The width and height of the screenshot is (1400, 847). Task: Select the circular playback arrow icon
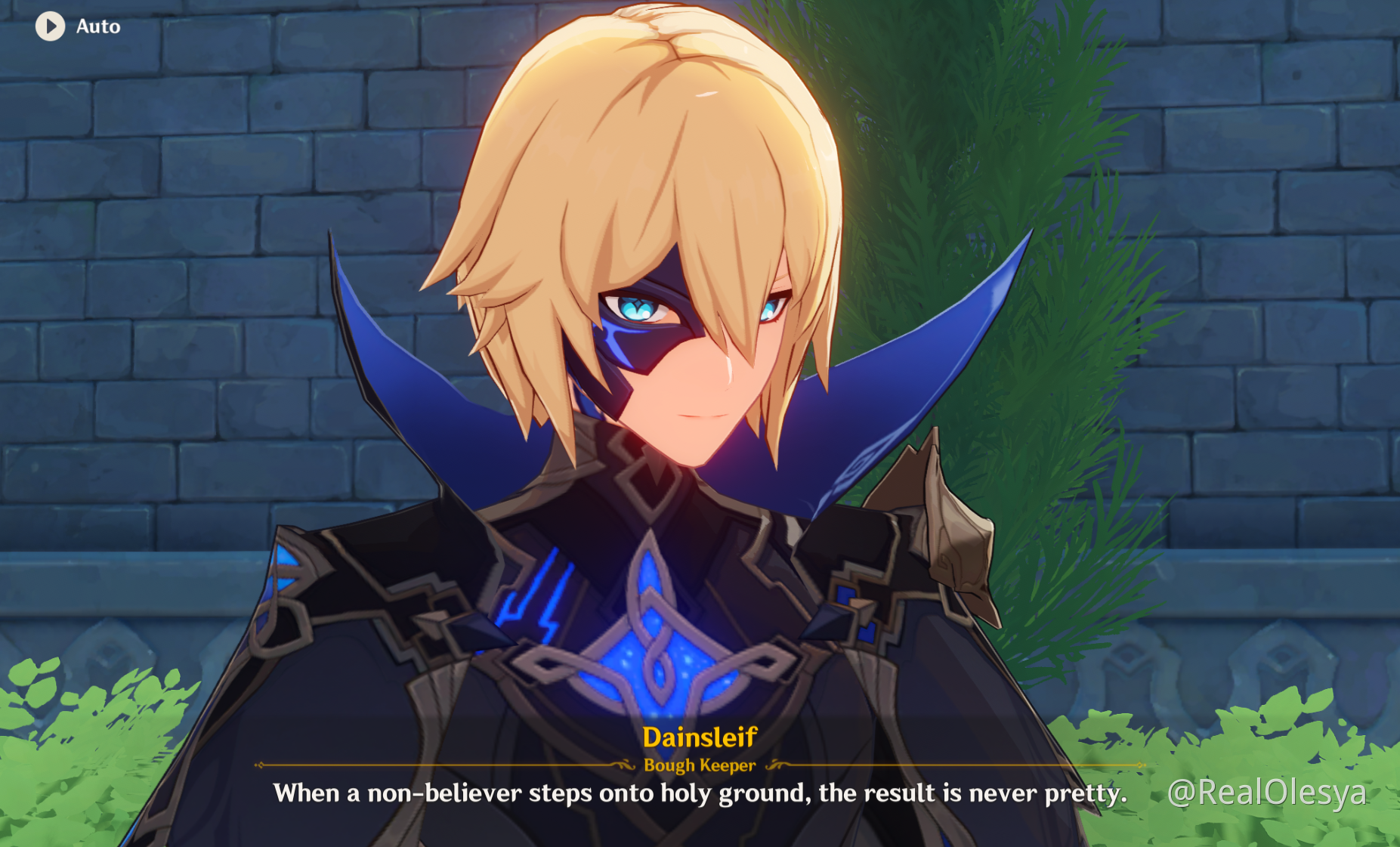[x=51, y=26]
